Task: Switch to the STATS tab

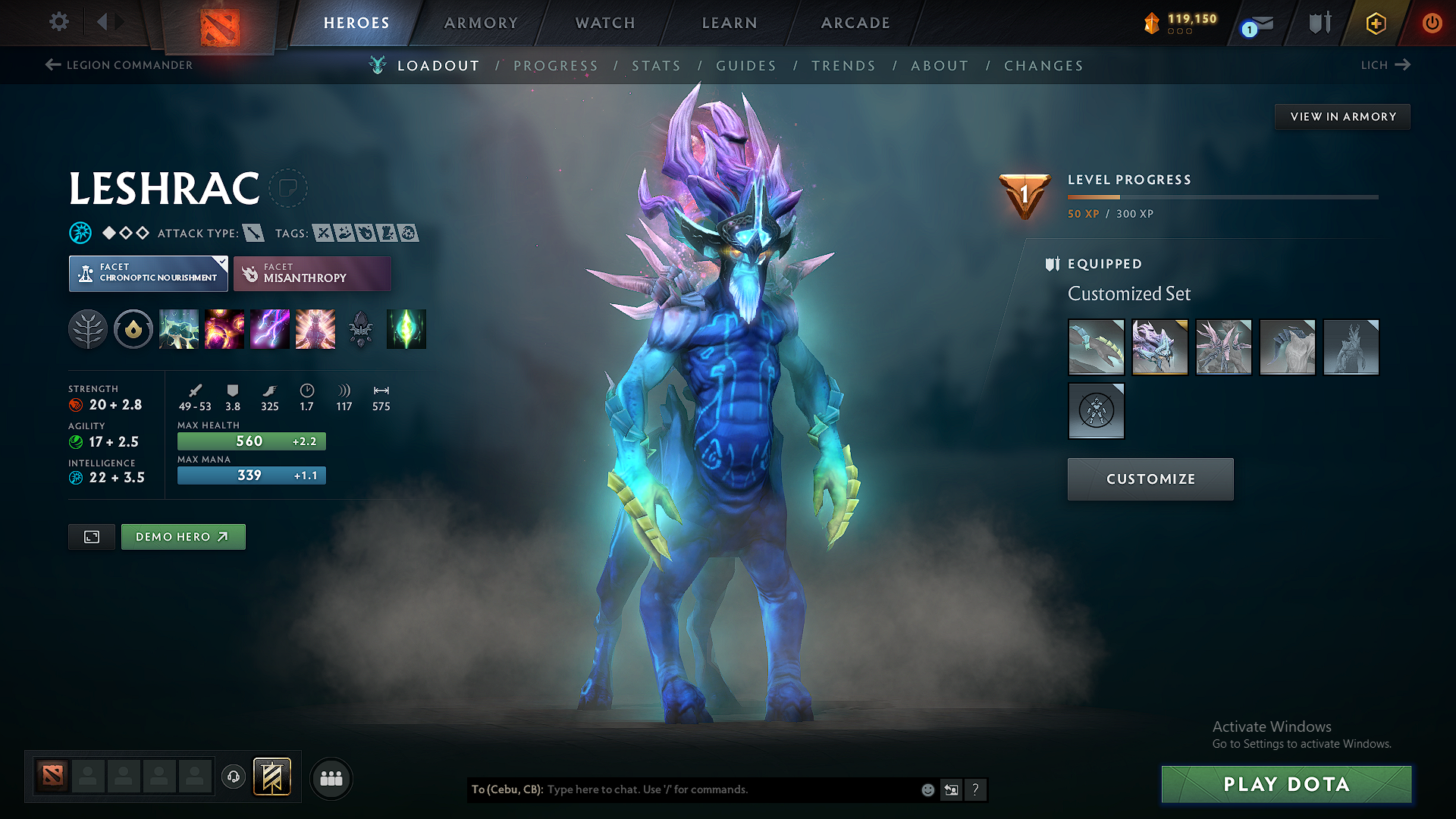Action: 657,65
